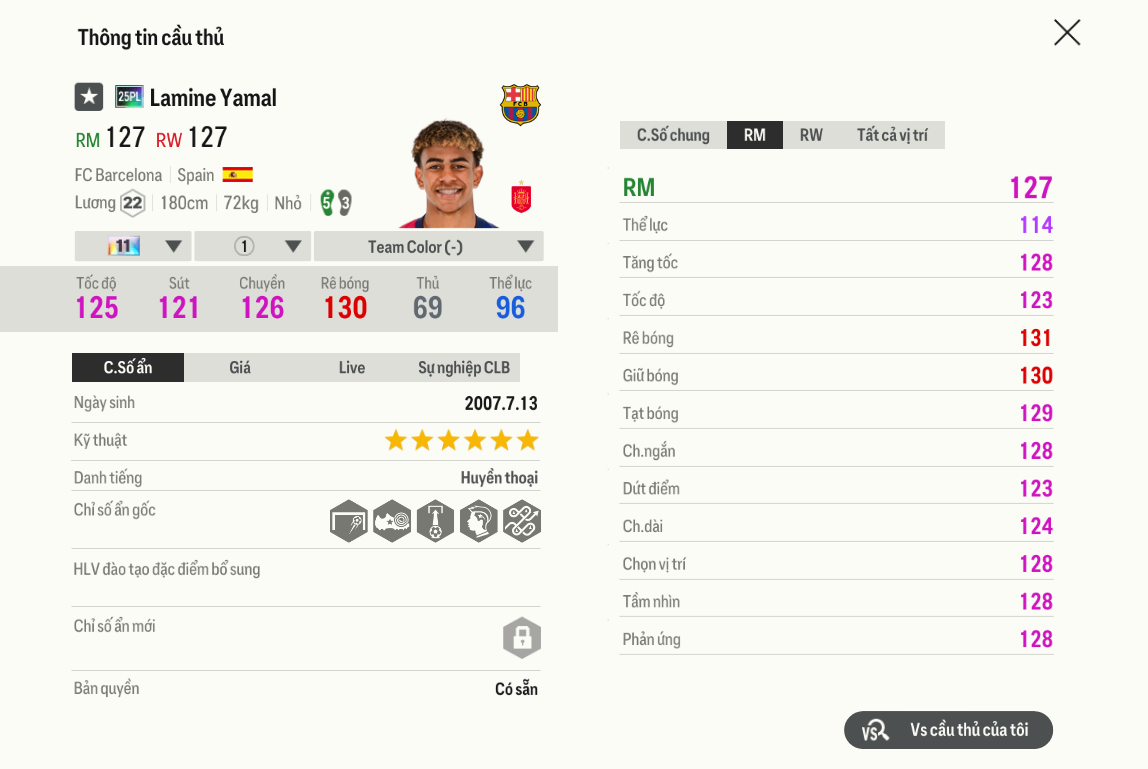The height and width of the screenshot is (769, 1148).
Task: Select the first hidden trait hexagon icon
Action: click(x=348, y=521)
